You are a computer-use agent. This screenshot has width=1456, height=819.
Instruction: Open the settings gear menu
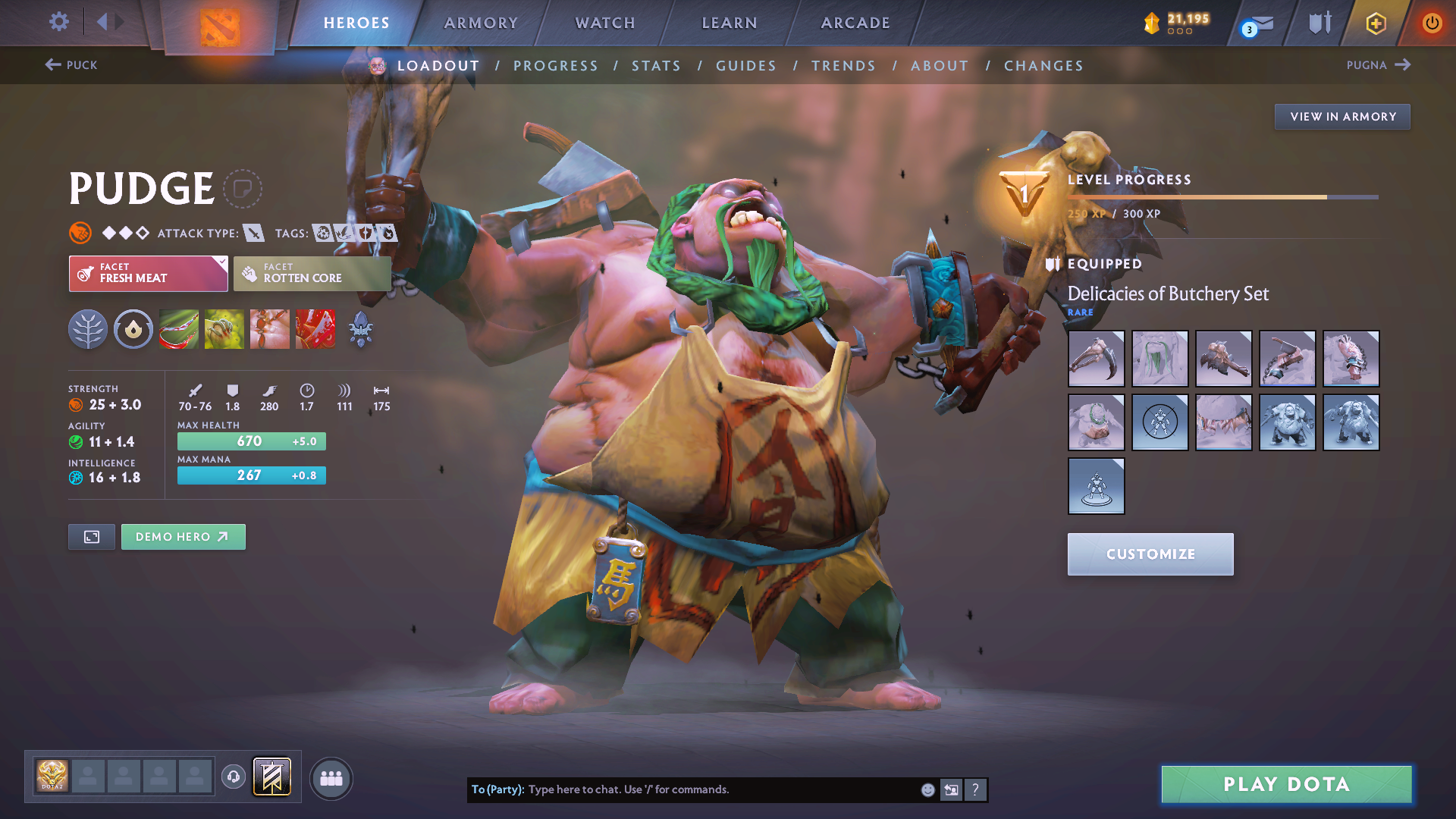click(58, 22)
